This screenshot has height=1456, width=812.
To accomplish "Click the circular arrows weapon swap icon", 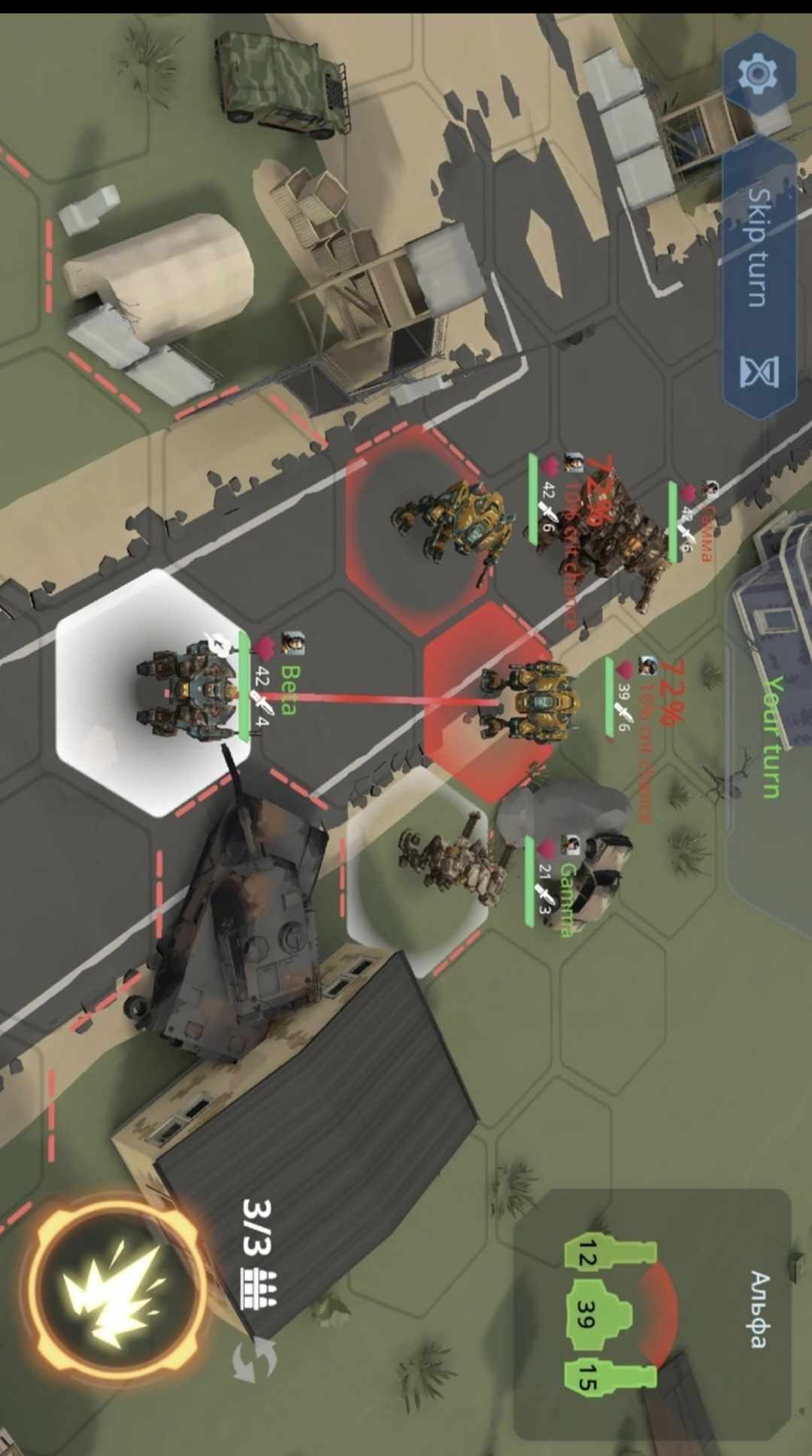I will click(254, 1360).
